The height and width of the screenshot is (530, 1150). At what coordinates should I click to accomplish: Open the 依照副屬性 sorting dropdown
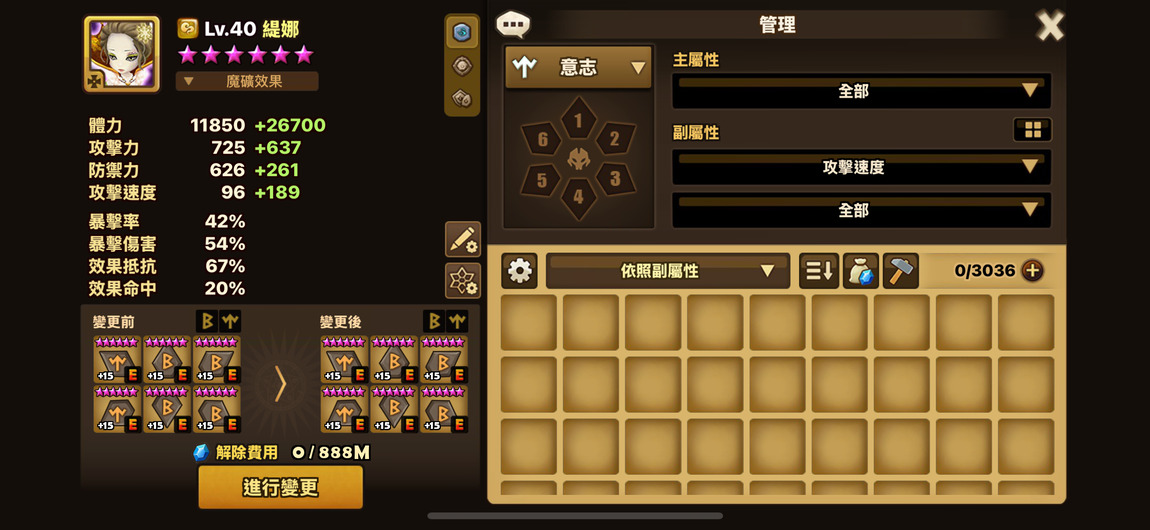[x=667, y=270]
